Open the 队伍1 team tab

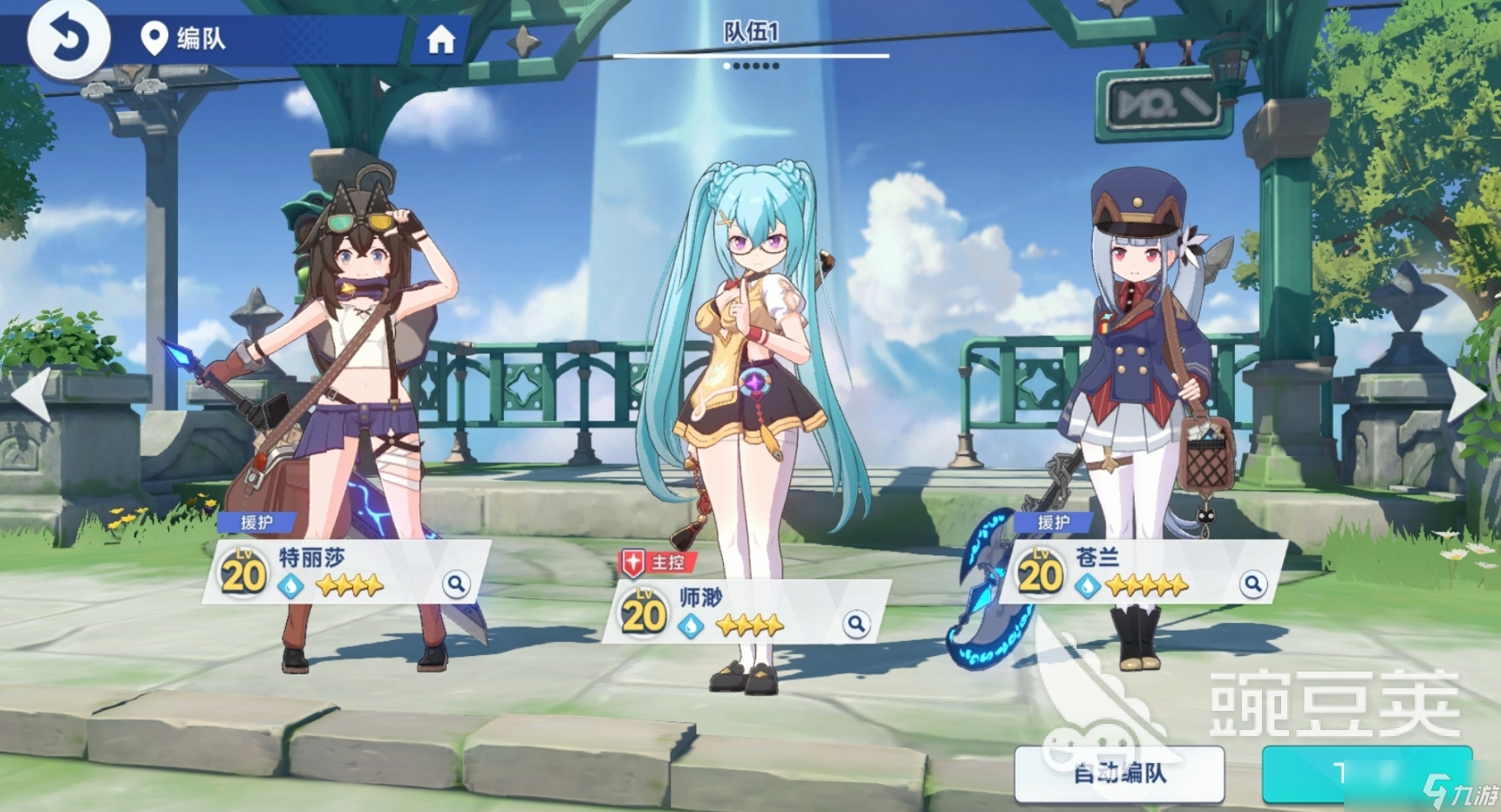pyautogui.click(x=751, y=34)
